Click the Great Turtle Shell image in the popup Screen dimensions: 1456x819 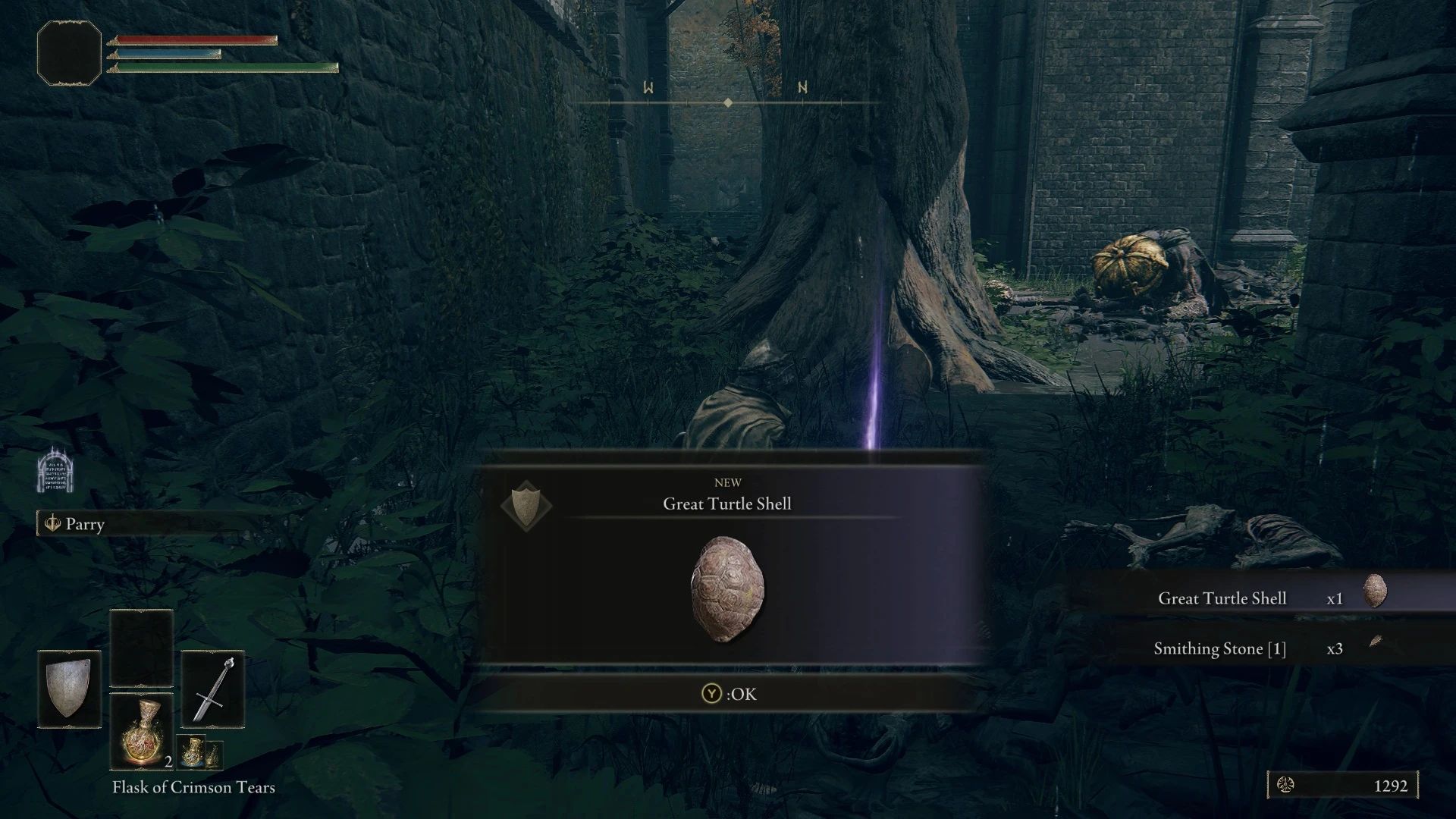[x=727, y=589]
